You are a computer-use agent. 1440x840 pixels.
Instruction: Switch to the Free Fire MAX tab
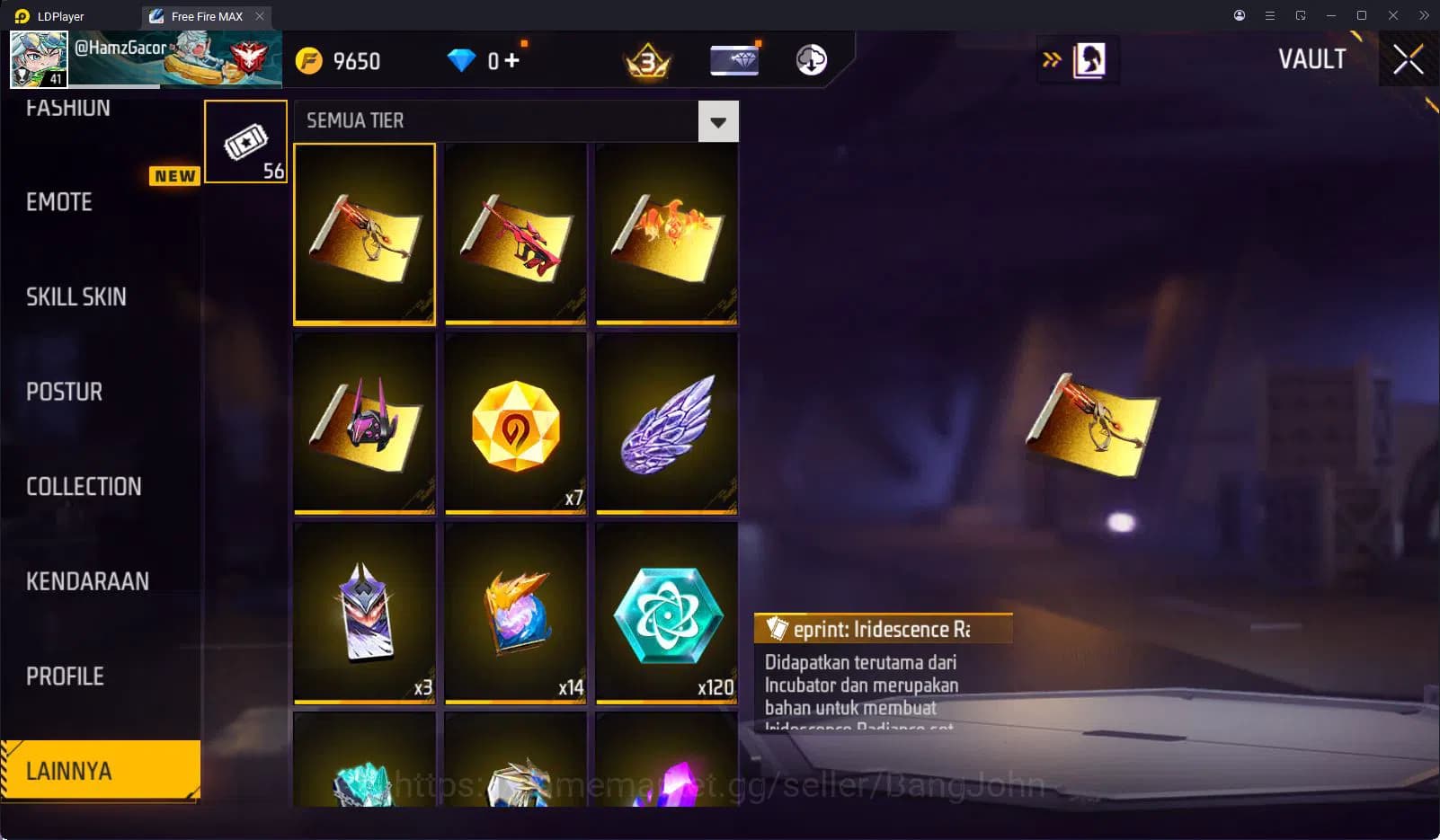[x=200, y=15]
